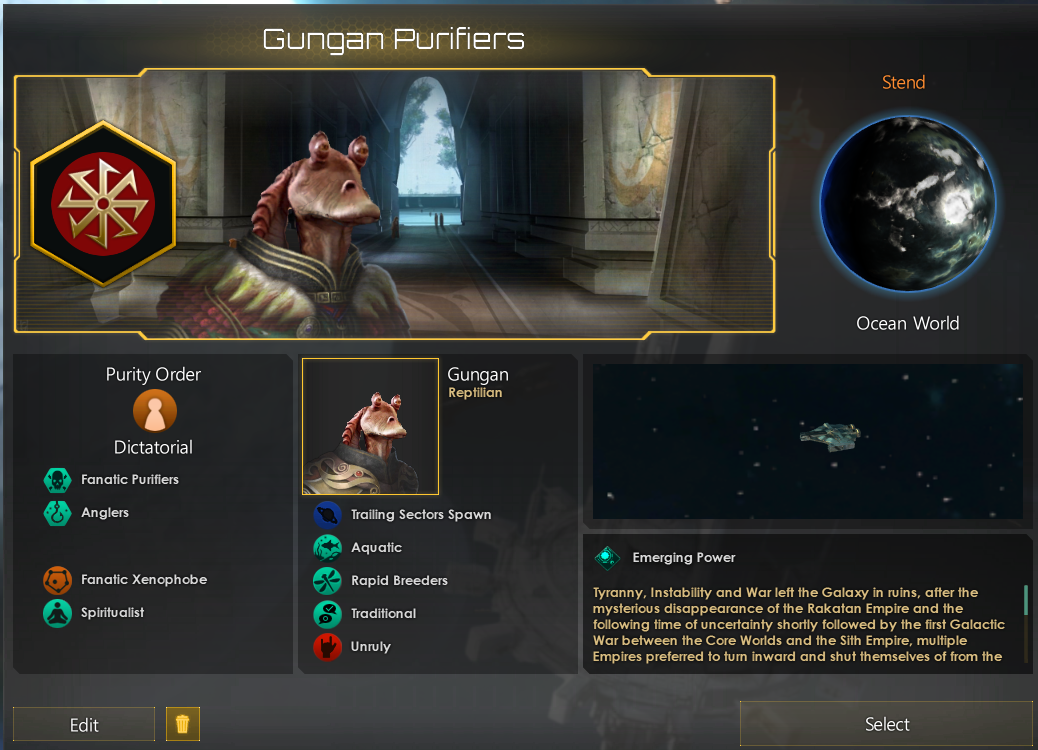Viewport: 1038px width, 750px height.
Task: Select the Gungan Purifiers empire
Action: coord(886,724)
